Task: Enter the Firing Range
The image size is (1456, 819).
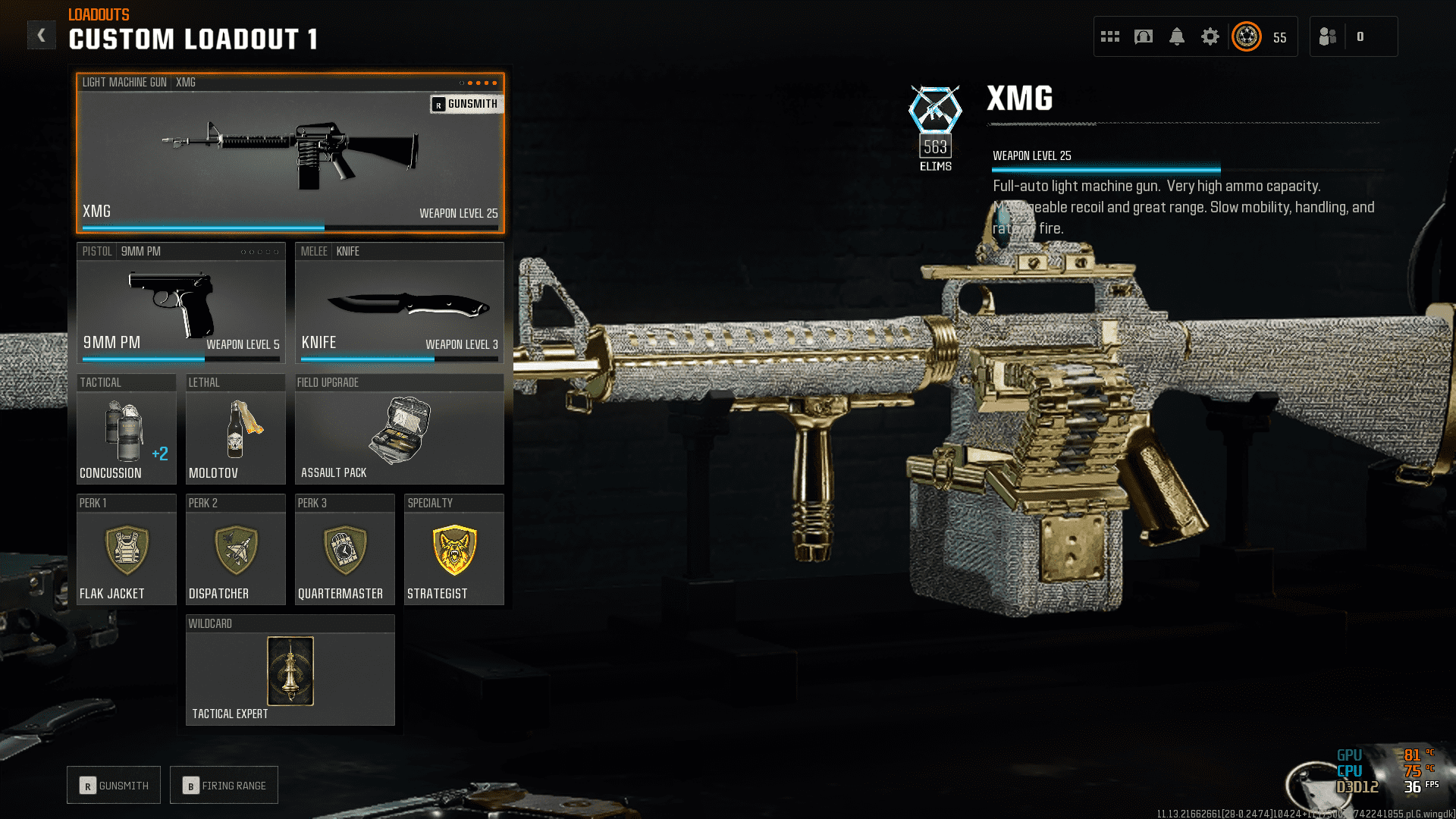Action: (x=224, y=786)
